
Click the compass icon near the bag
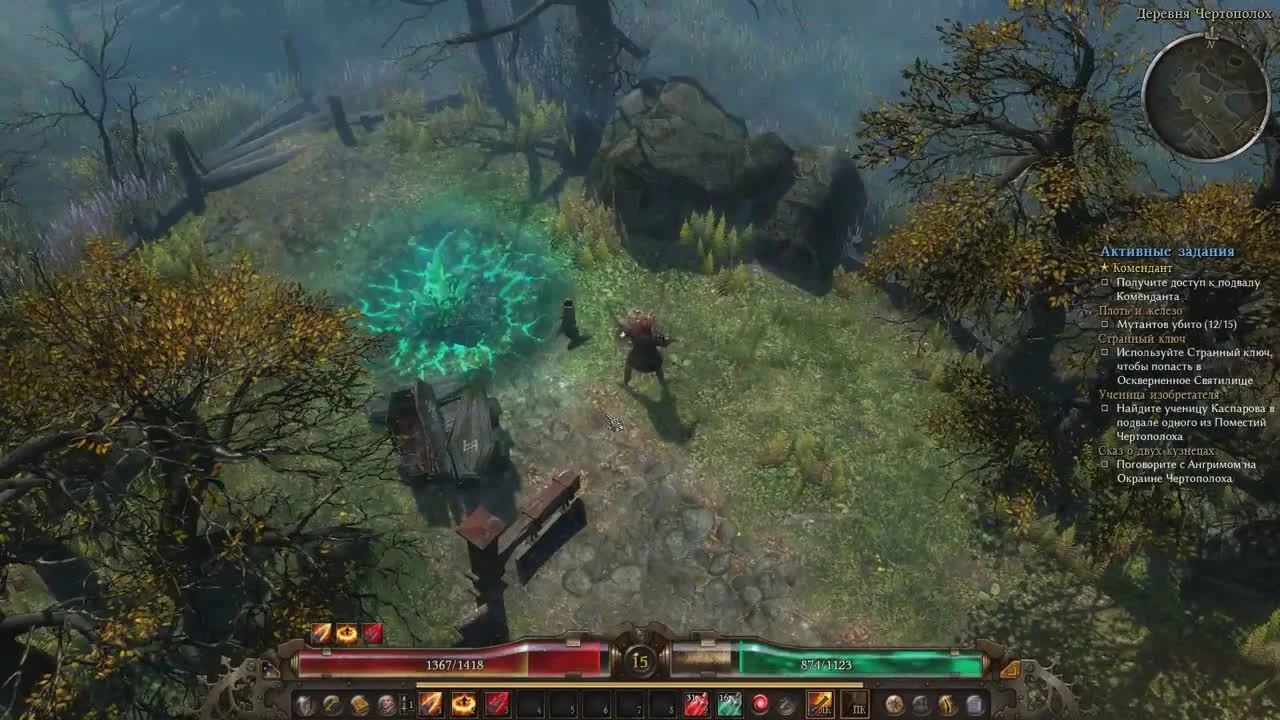[x=894, y=706]
